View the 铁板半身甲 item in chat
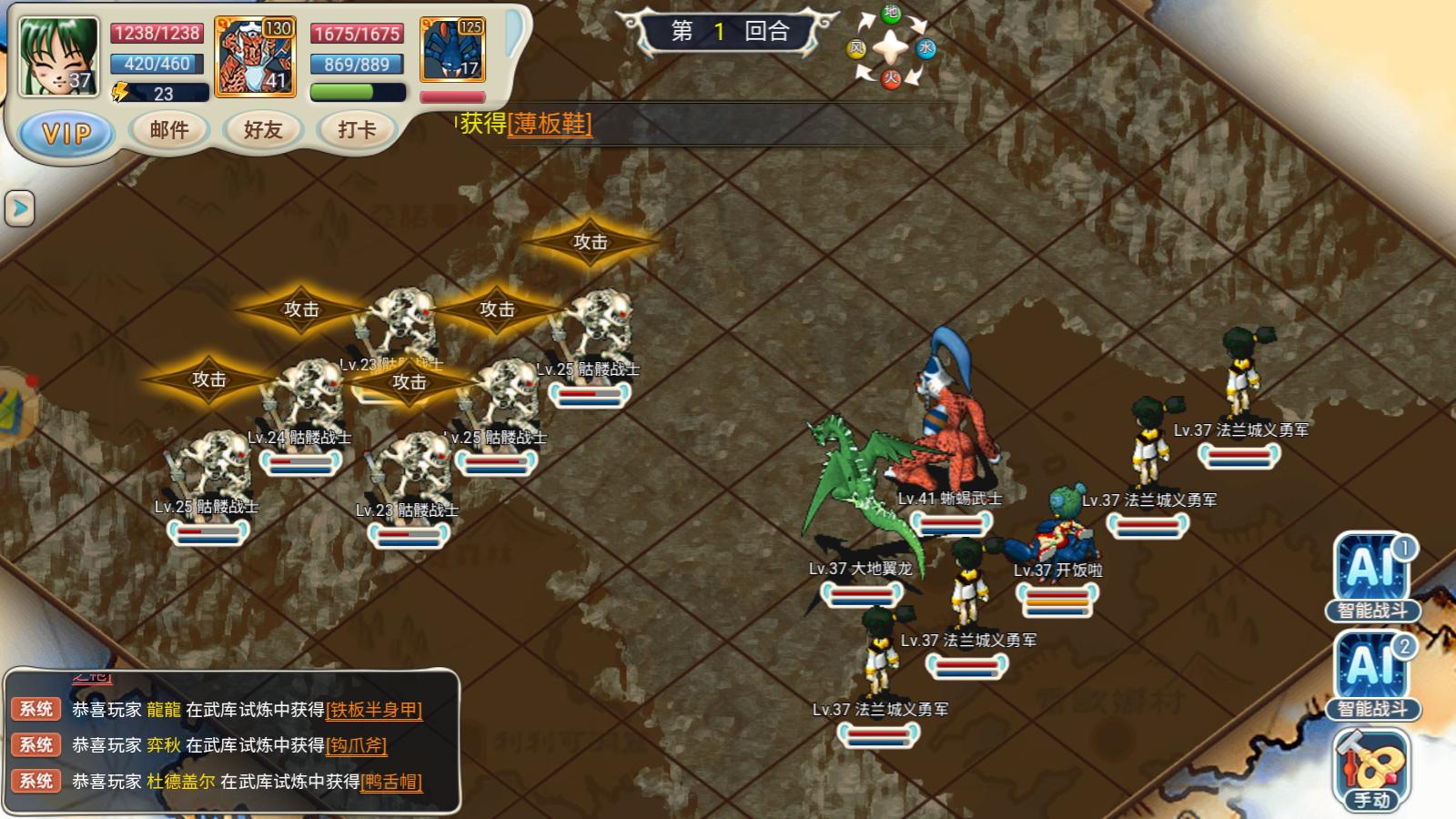Image resolution: width=1456 pixels, height=819 pixels. pyautogui.click(x=374, y=710)
